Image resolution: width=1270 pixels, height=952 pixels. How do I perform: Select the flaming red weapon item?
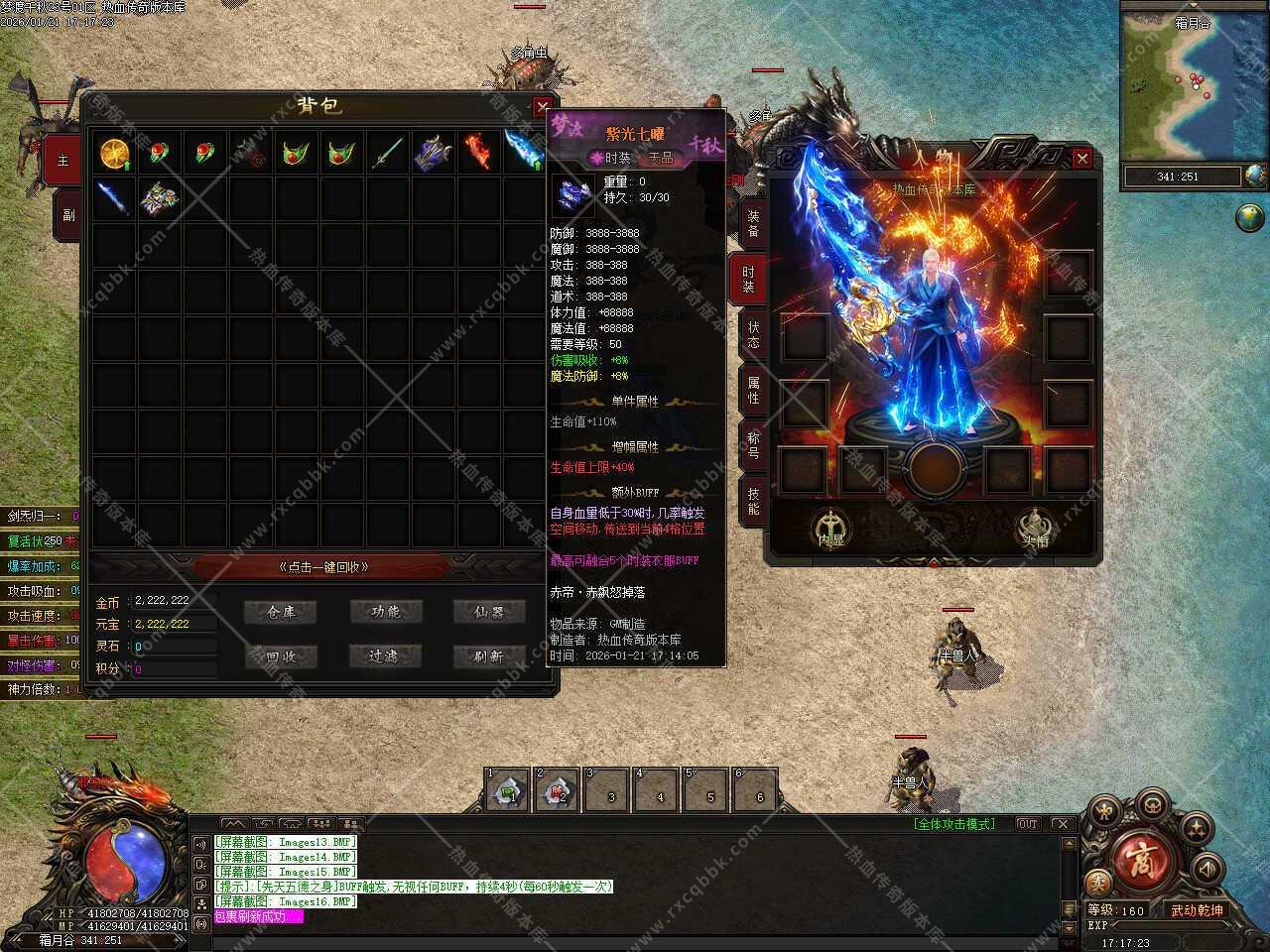(477, 154)
